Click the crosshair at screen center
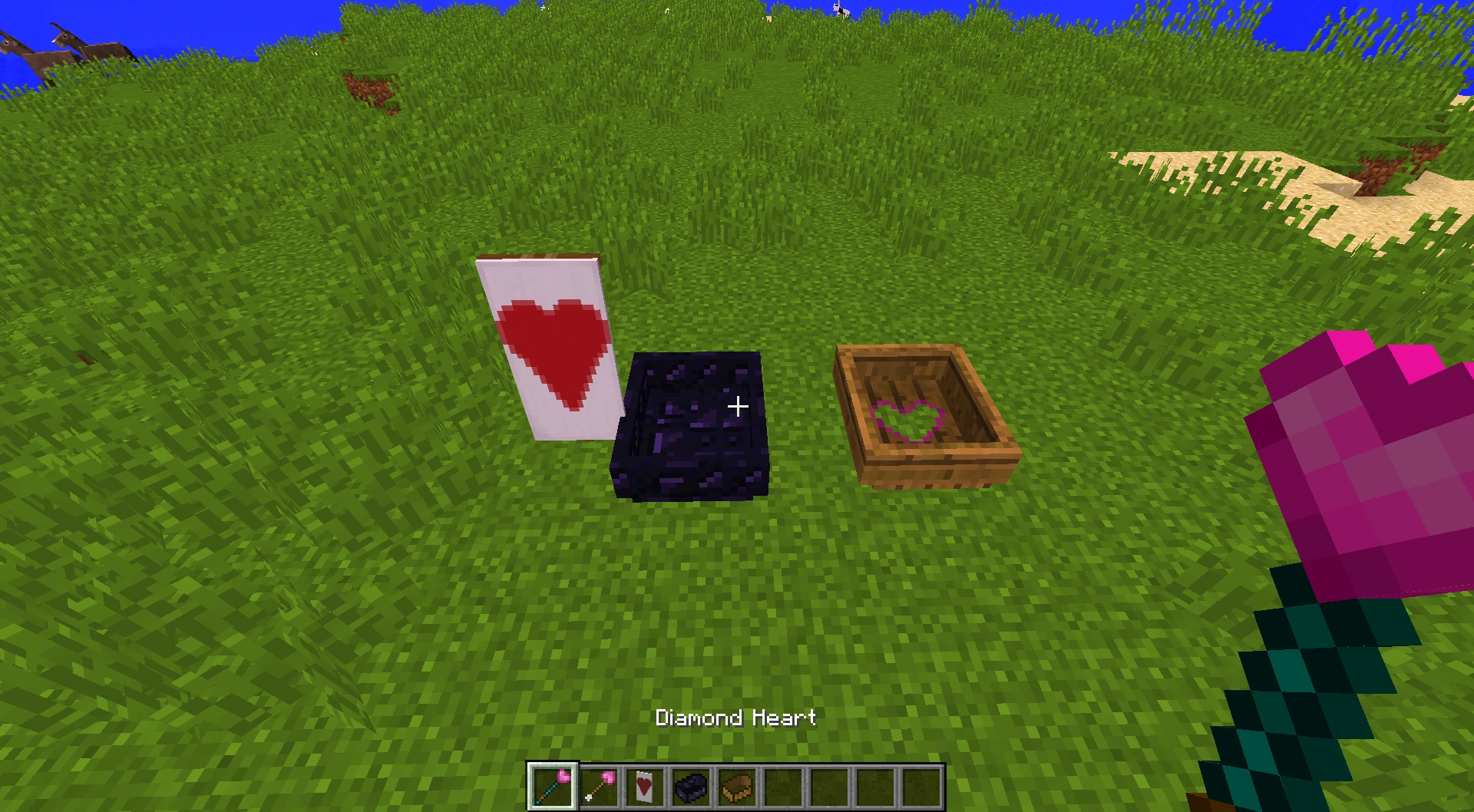The image size is (1474, 812). point(737,405)
